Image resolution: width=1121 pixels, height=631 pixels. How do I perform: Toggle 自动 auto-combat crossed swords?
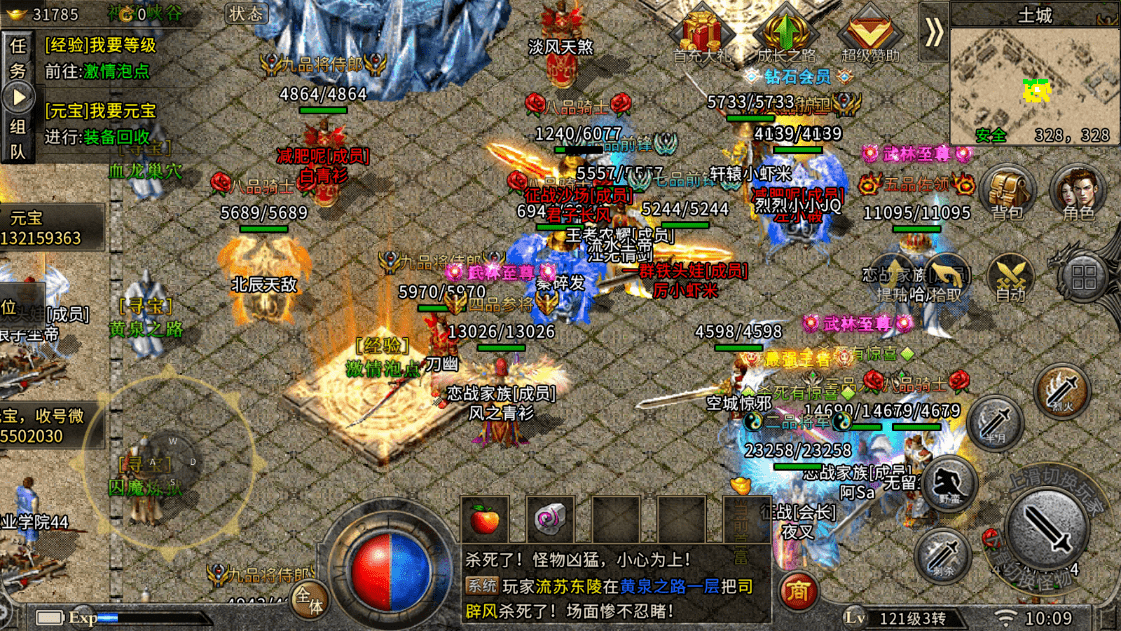click(x=1010, y=277)
